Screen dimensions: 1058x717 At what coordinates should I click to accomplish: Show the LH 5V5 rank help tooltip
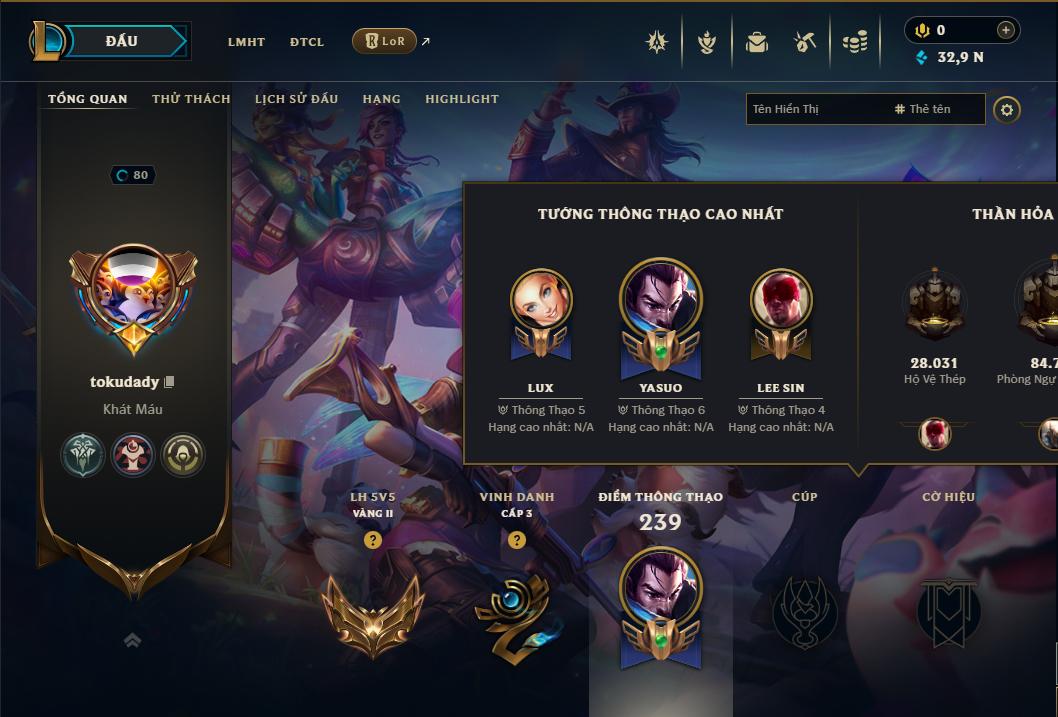[x=373, y=540]
